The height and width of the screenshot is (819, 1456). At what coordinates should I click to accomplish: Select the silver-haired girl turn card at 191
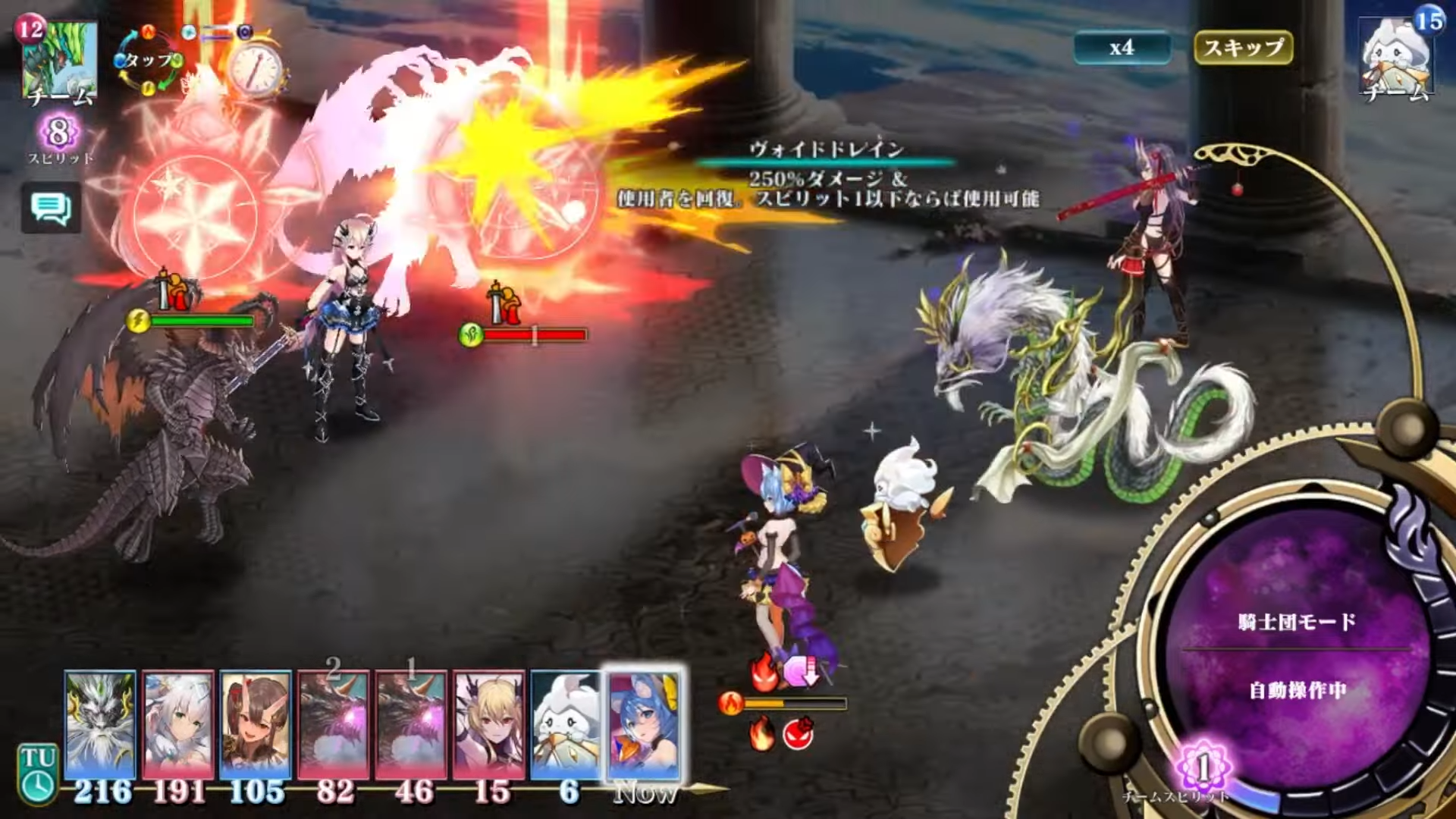coord(178,724)
